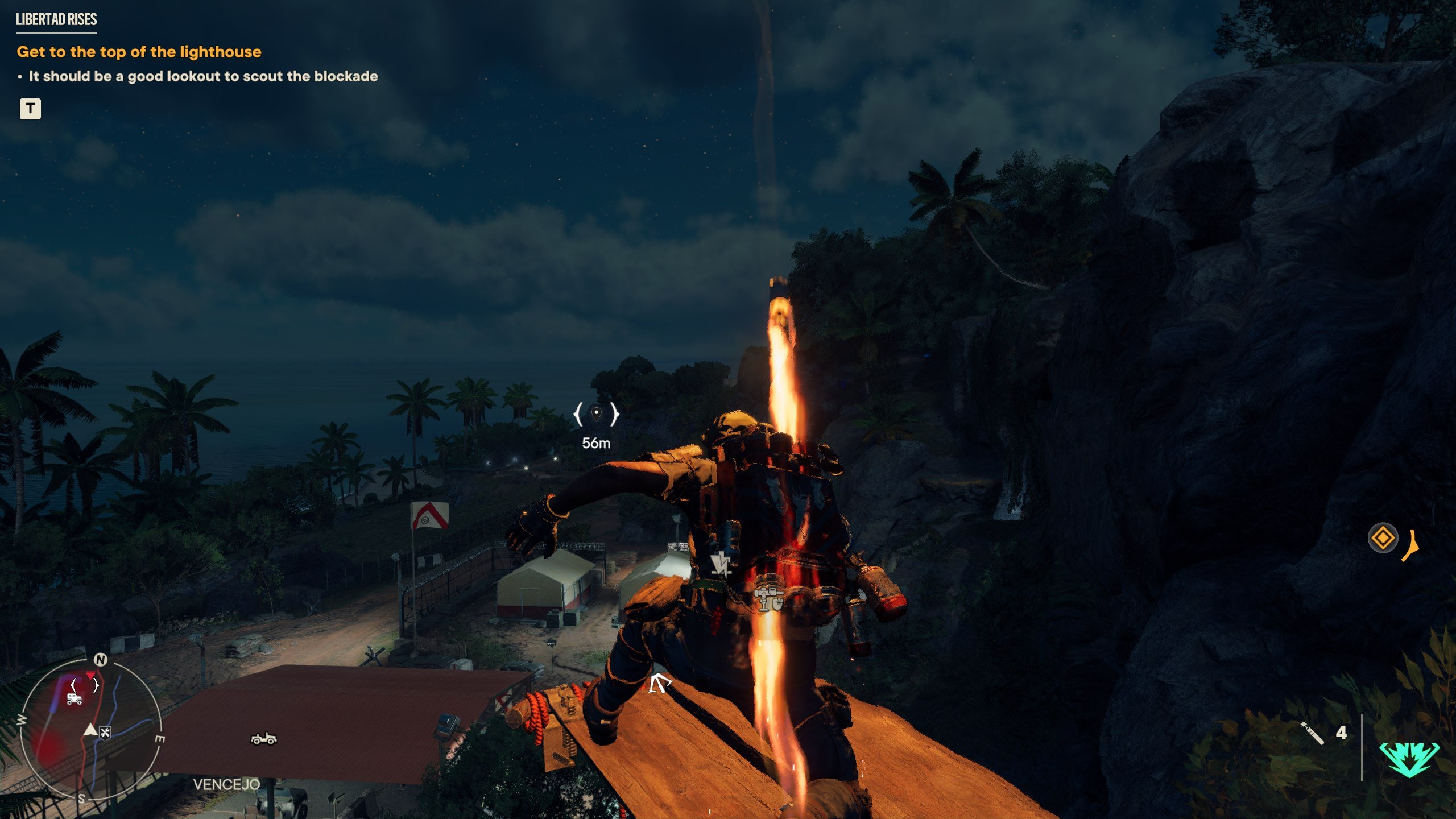Click the red objective arrow on minimap
Image resolution: width=1456 pixels, height=819 pixels.
pos(90,675)
